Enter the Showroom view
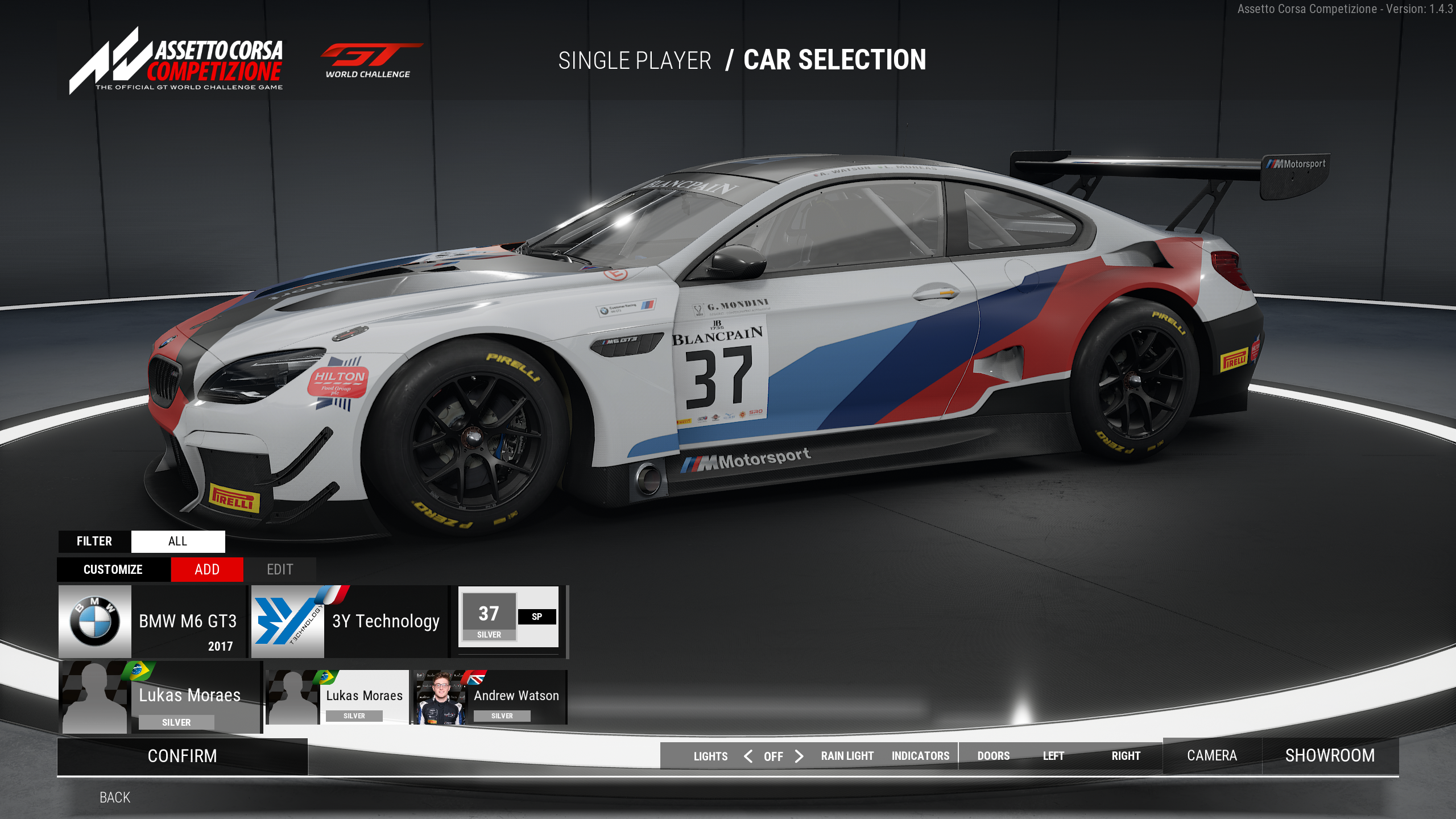The width and height of the screenshot is (1456, 819). coord(1330,755)
